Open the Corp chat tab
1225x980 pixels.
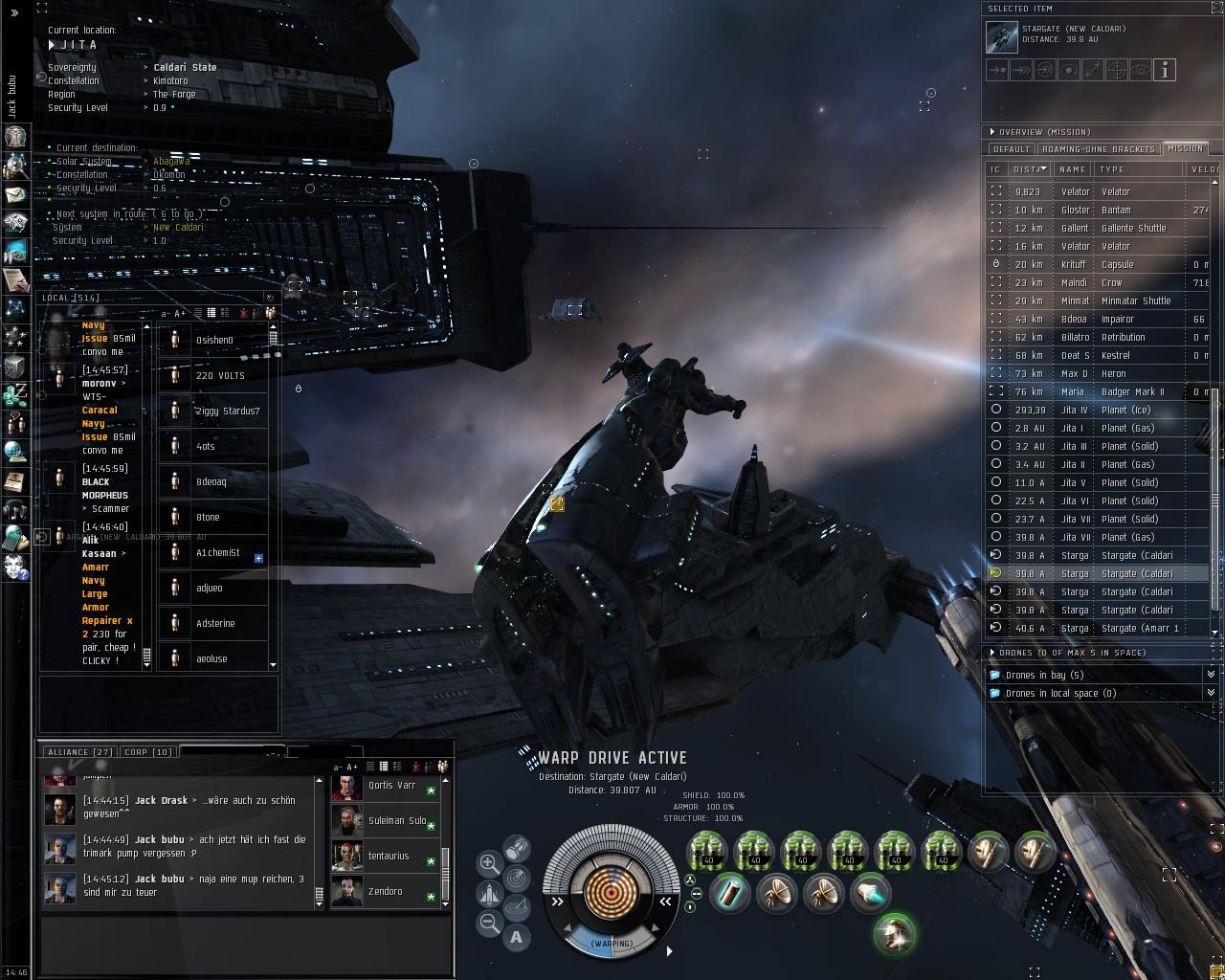point(148,752)
